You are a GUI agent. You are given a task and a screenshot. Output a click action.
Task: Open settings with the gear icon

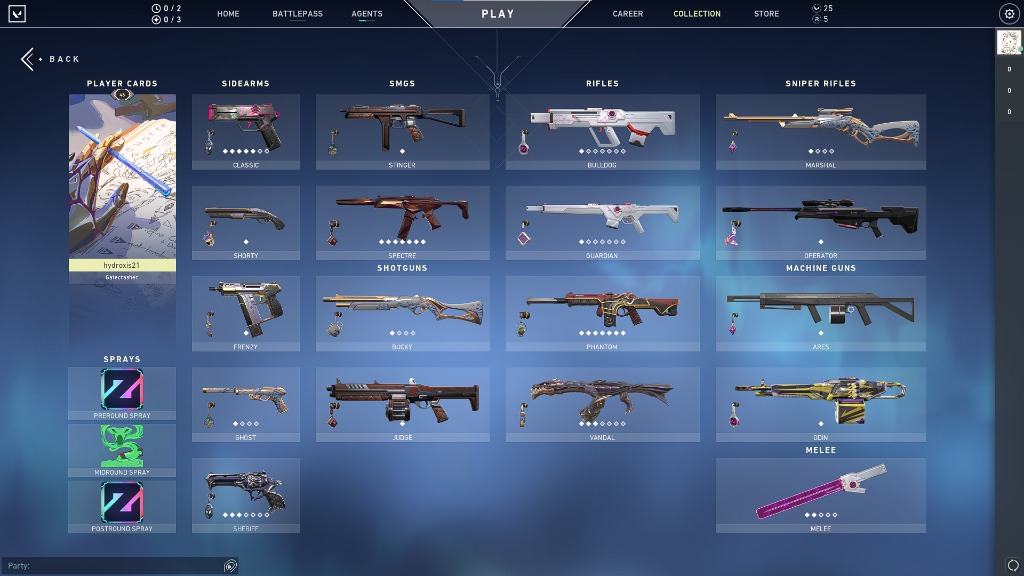[1008, 14]
